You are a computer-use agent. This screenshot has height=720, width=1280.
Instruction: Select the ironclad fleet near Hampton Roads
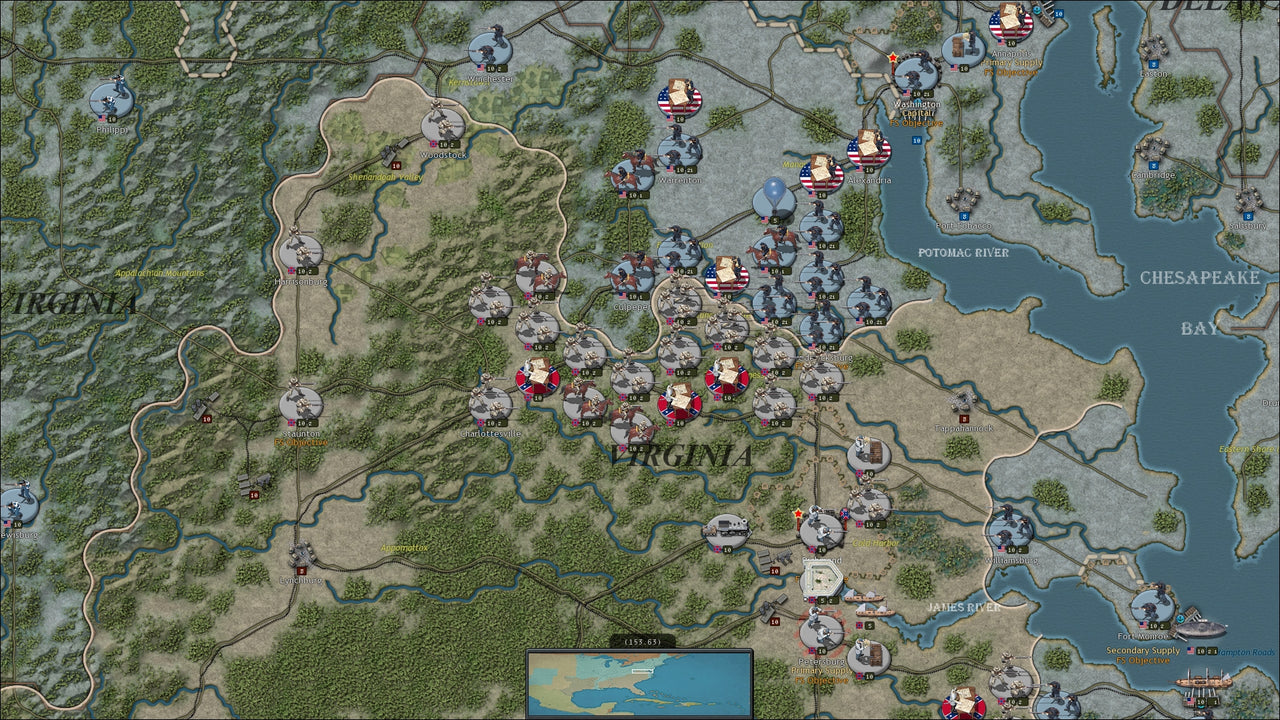pos(1201,629)
